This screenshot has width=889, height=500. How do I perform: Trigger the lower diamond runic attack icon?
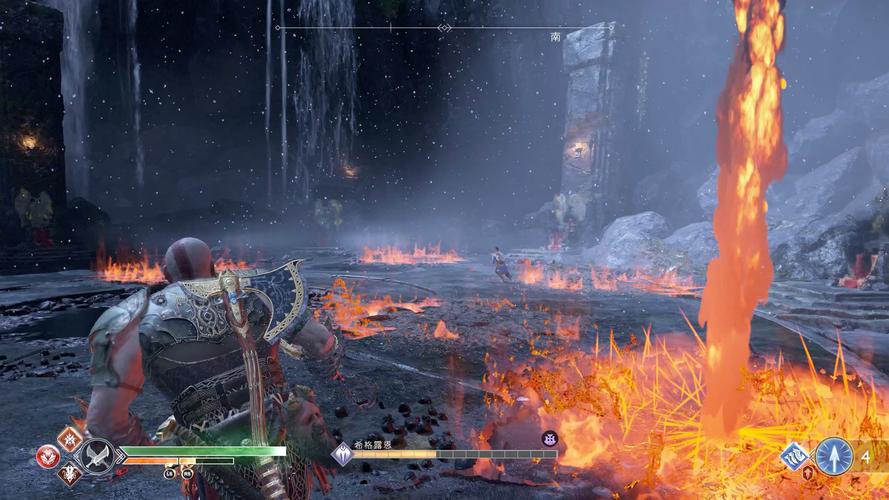tap(70, 475)
